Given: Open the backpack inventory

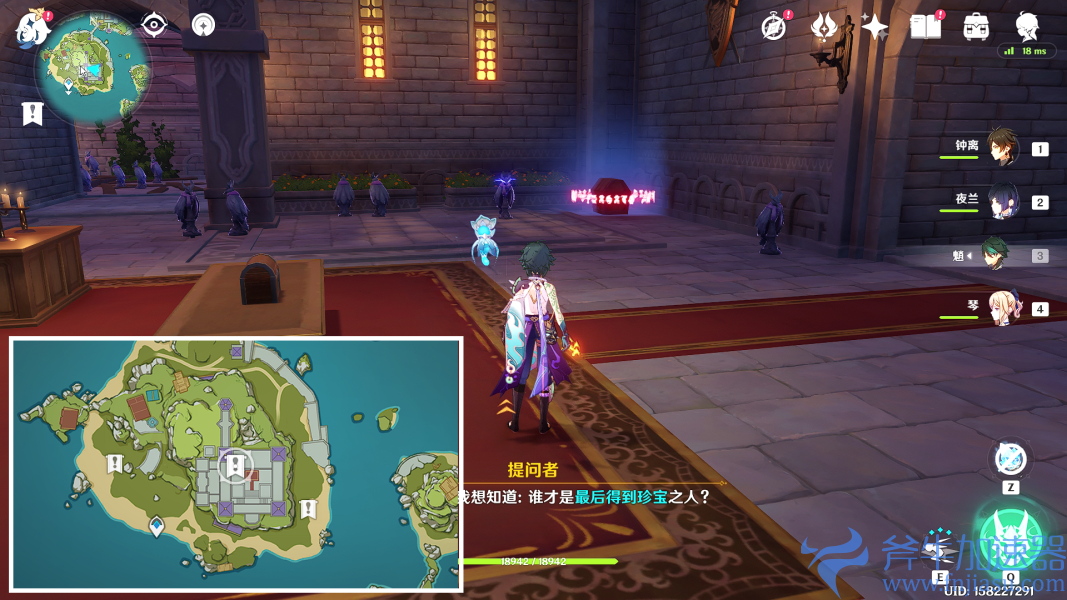Looking at the screenshot, I should pyautogui.click(x=976, y=27).
